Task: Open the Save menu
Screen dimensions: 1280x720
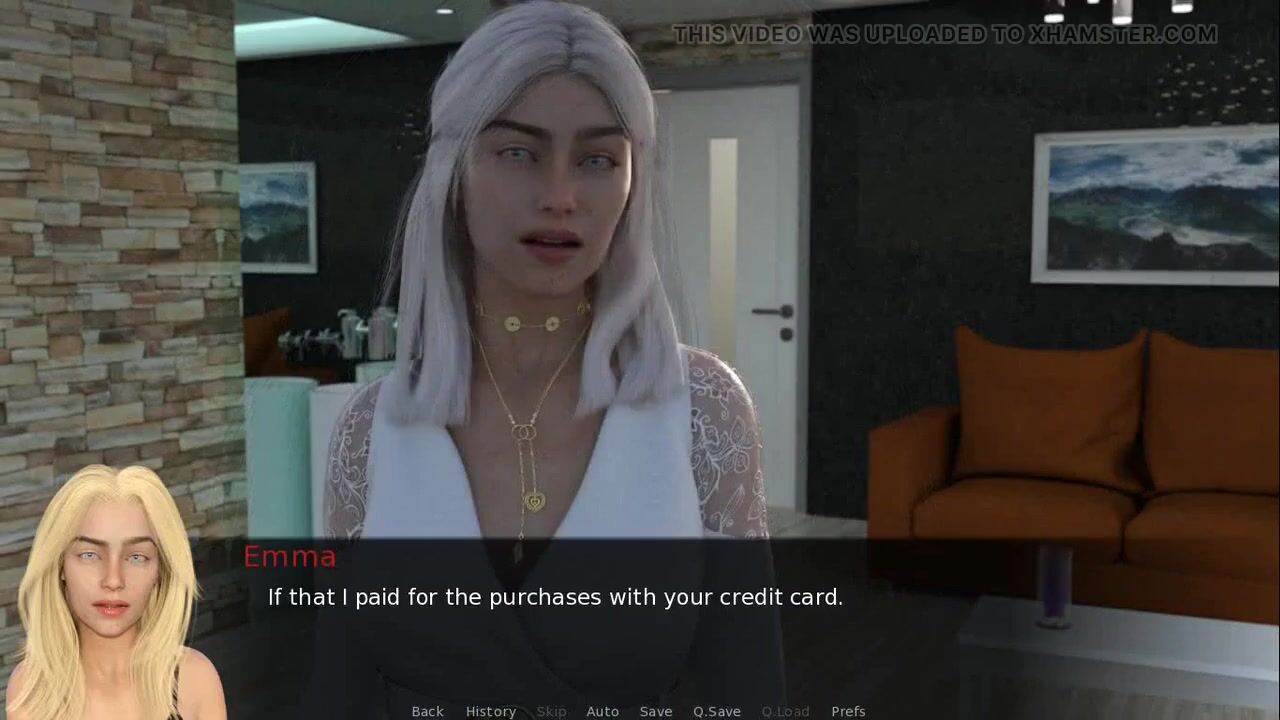Action: tap(656, 711)
